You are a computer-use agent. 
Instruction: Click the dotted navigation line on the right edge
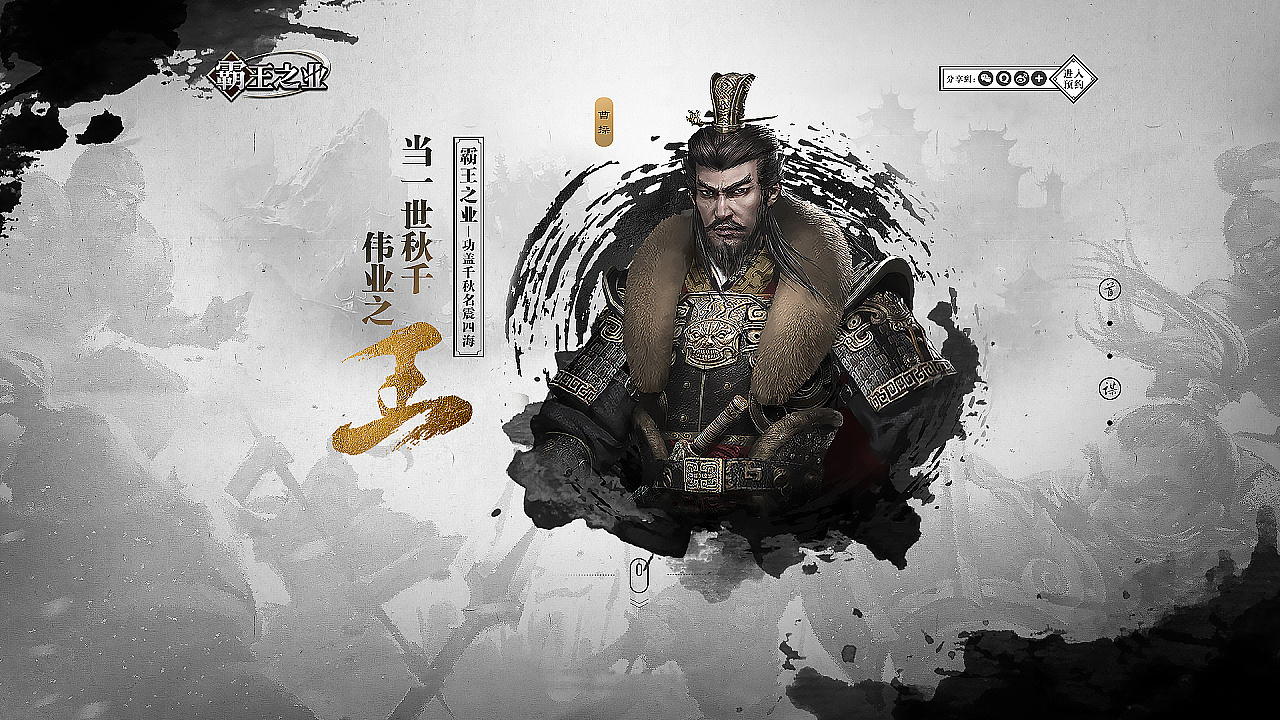(x=1109, y=340)
